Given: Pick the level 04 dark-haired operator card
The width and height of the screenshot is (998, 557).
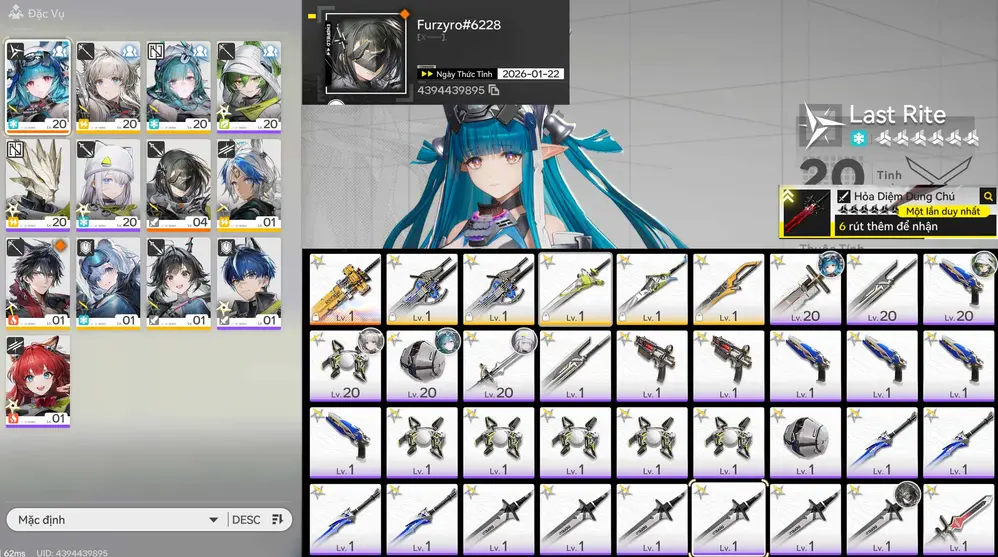Looking at the screenshot, I should pyautogui.click(x=179, y=184).
